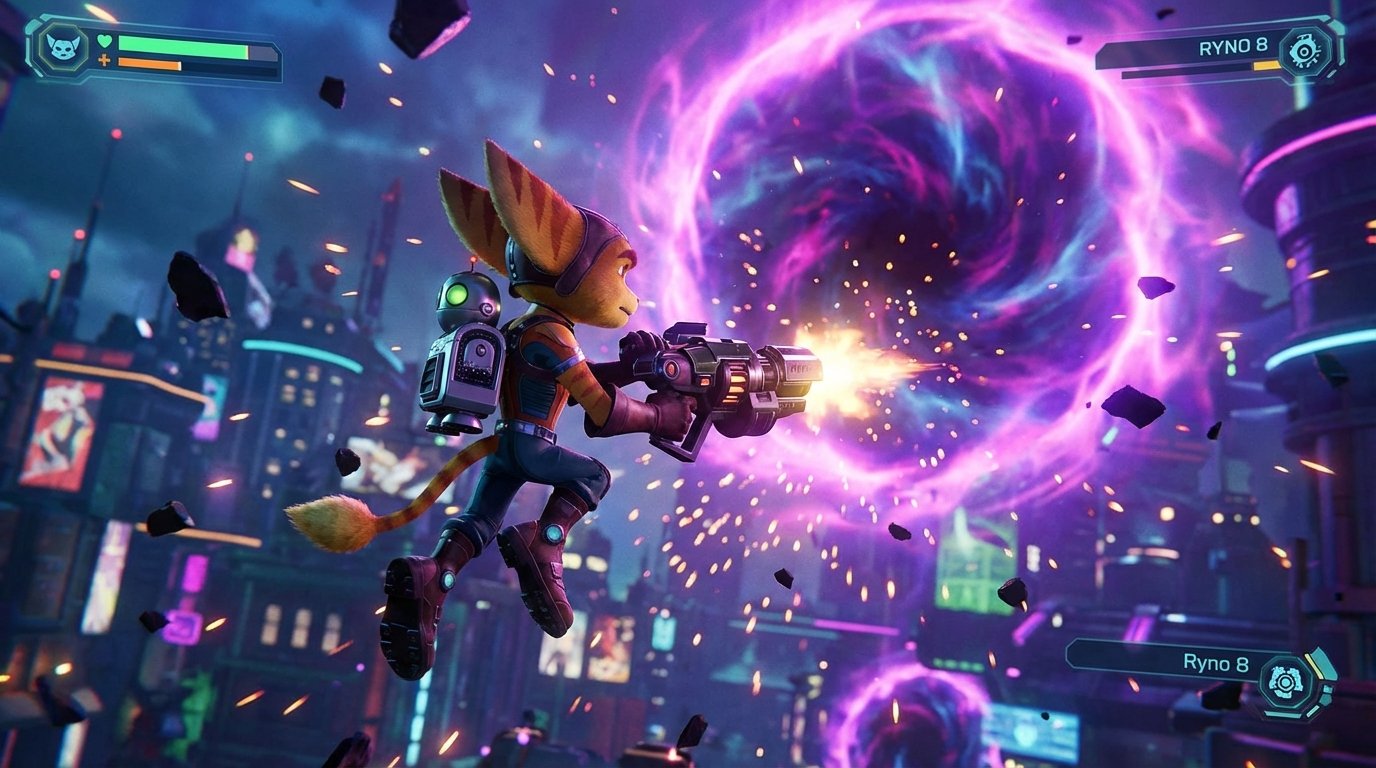This screenshot has height=768, width=1376.
Task: Click the orange plus icon under the heart
Action: 104,61
